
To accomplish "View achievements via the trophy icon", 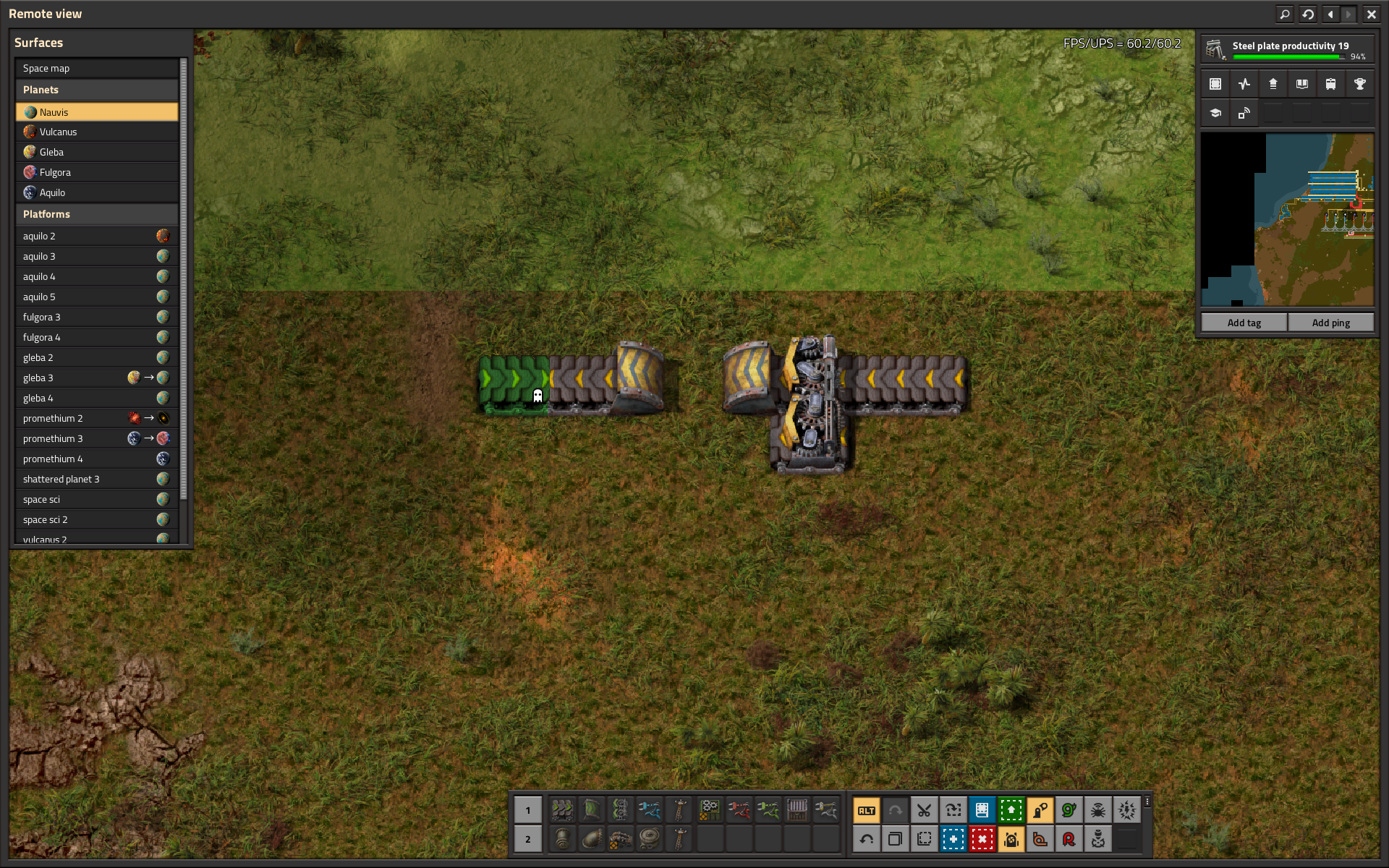I will pyautogui.click(x=1360, y=84).
